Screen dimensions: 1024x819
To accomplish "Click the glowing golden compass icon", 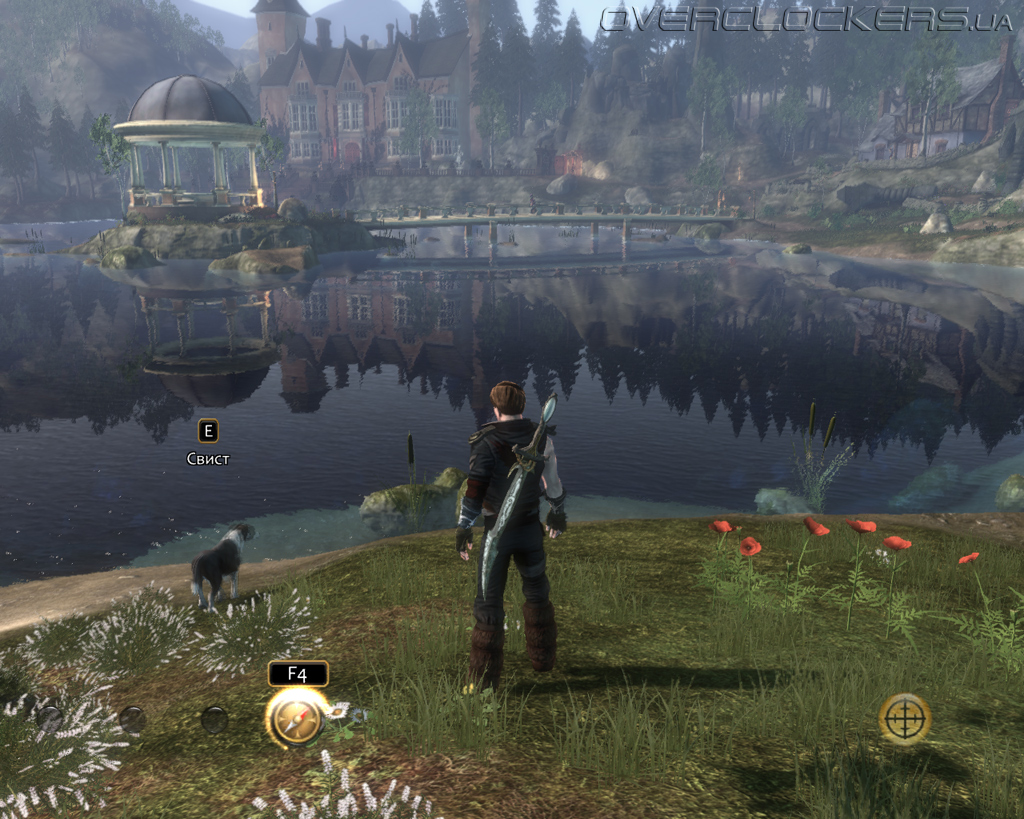I will click(x=296, y=718).
